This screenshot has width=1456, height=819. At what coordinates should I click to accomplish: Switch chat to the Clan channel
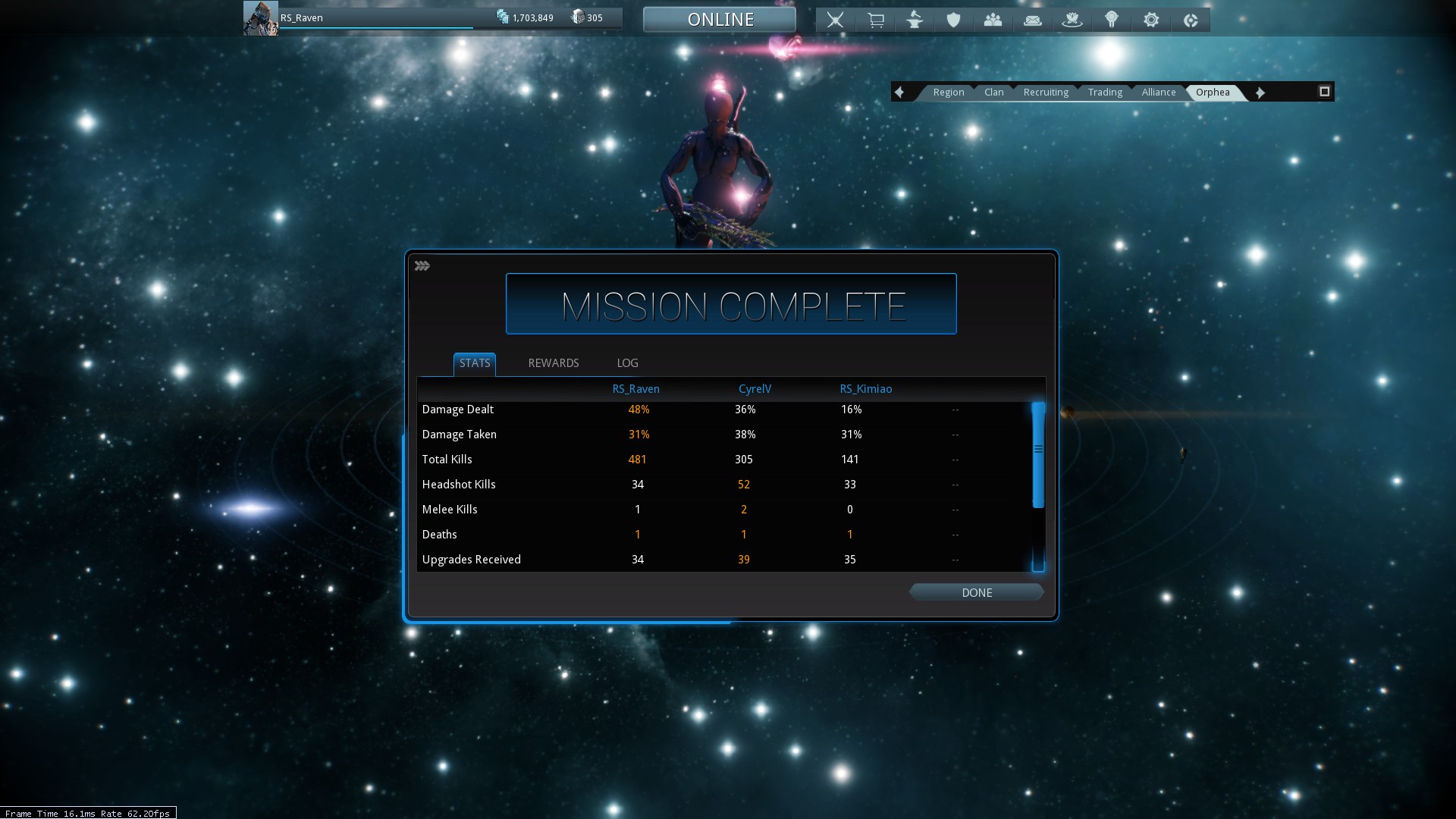993,93
